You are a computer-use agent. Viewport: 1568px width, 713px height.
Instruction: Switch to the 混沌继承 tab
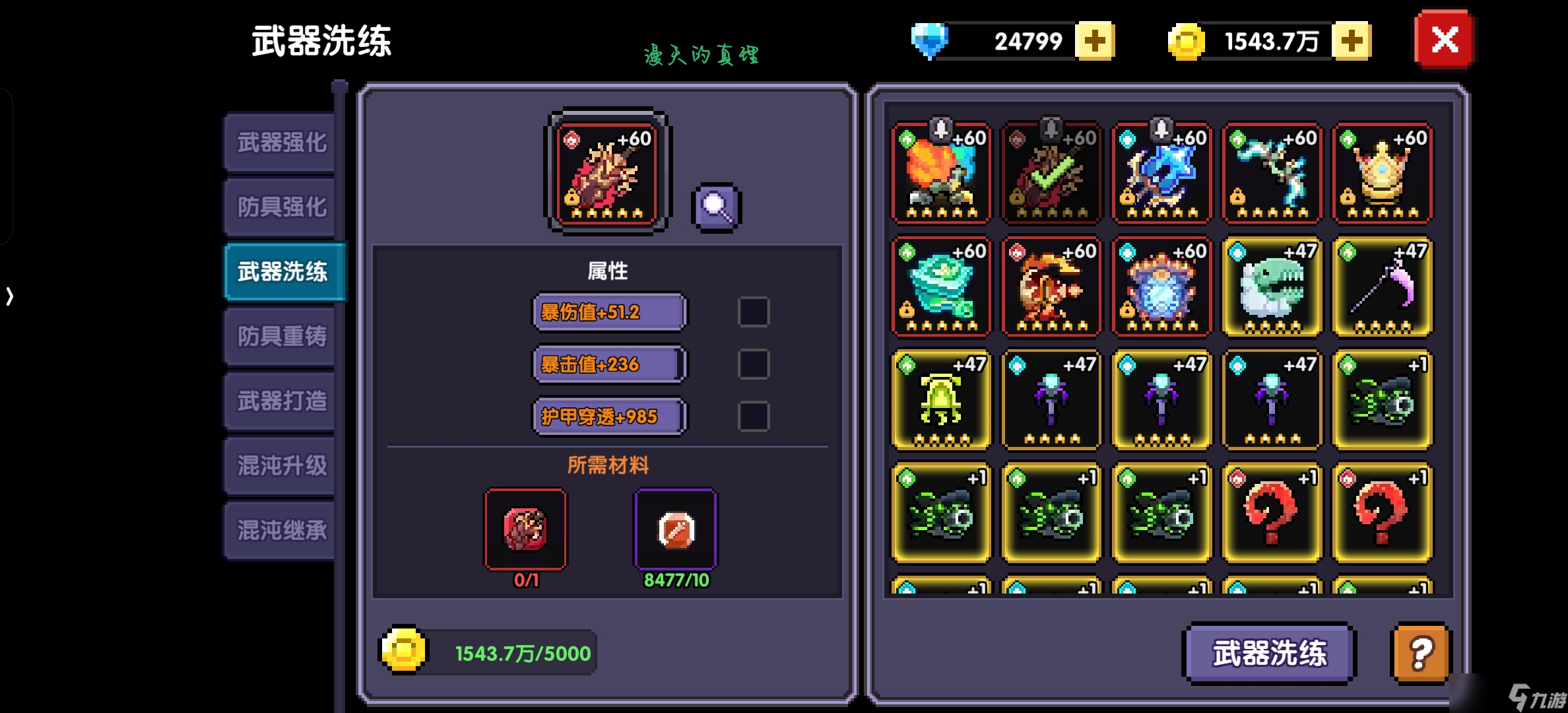281,530
